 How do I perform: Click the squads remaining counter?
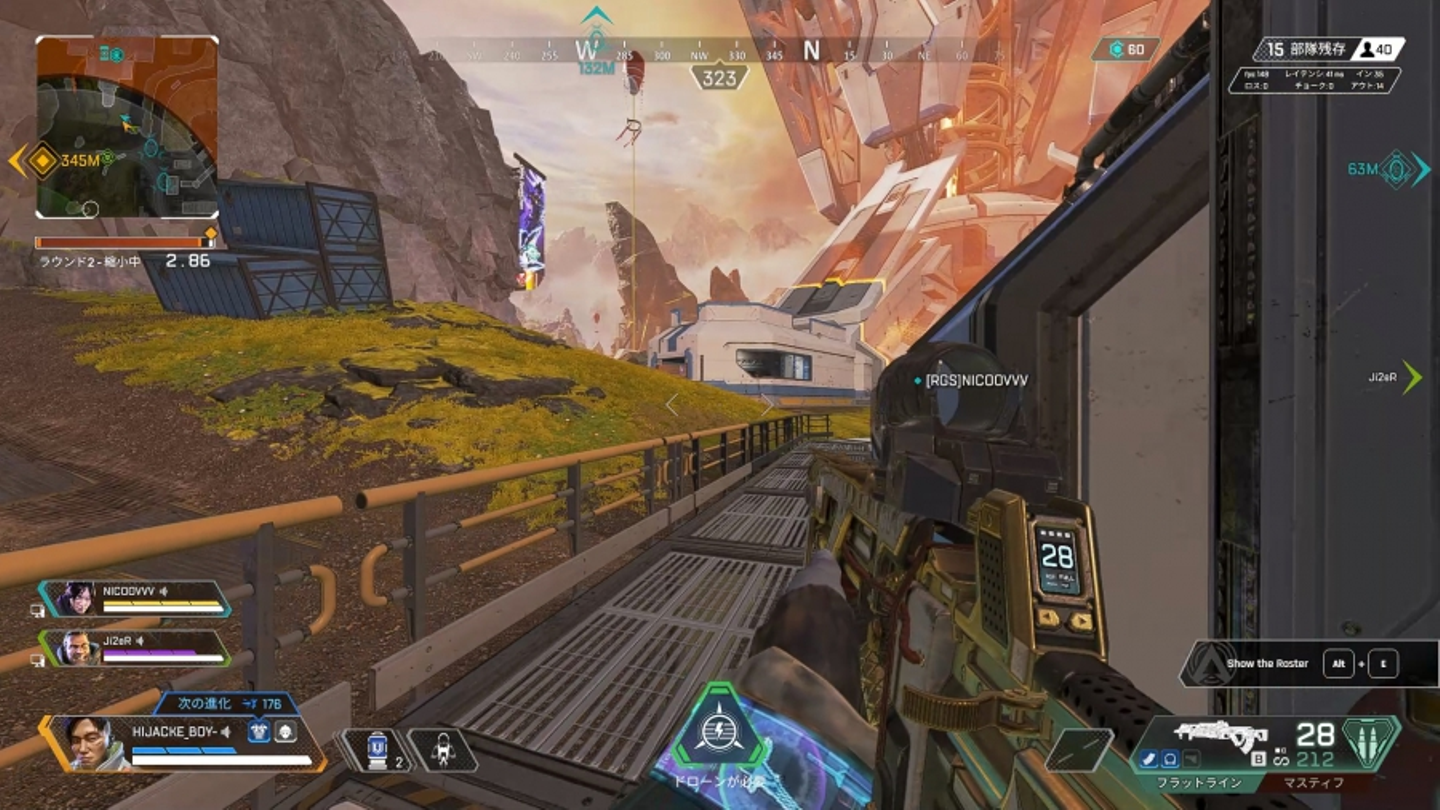click(x=1297, y=48)
